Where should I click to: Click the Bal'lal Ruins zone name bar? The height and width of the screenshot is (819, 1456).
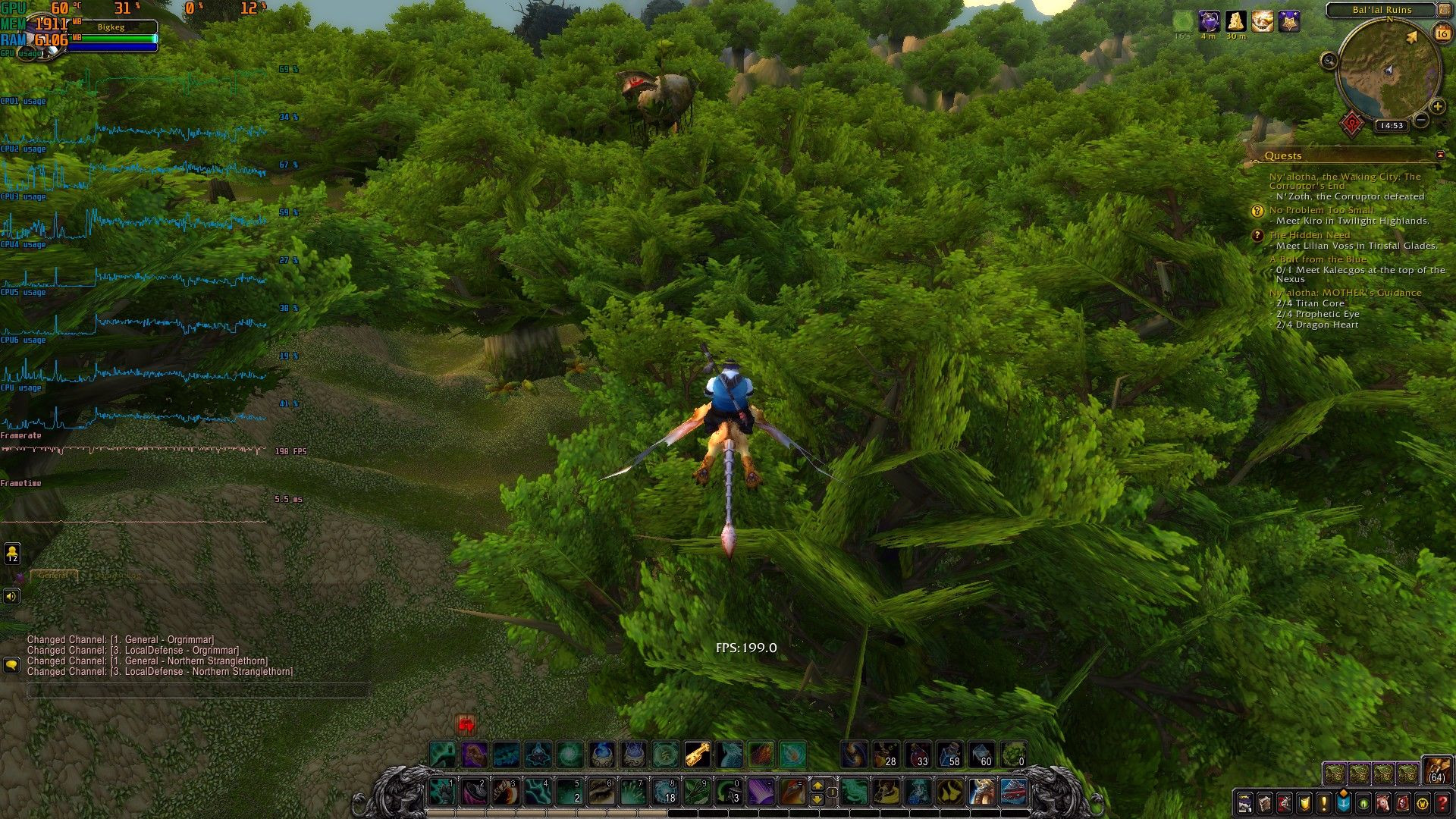point(1382,10)
